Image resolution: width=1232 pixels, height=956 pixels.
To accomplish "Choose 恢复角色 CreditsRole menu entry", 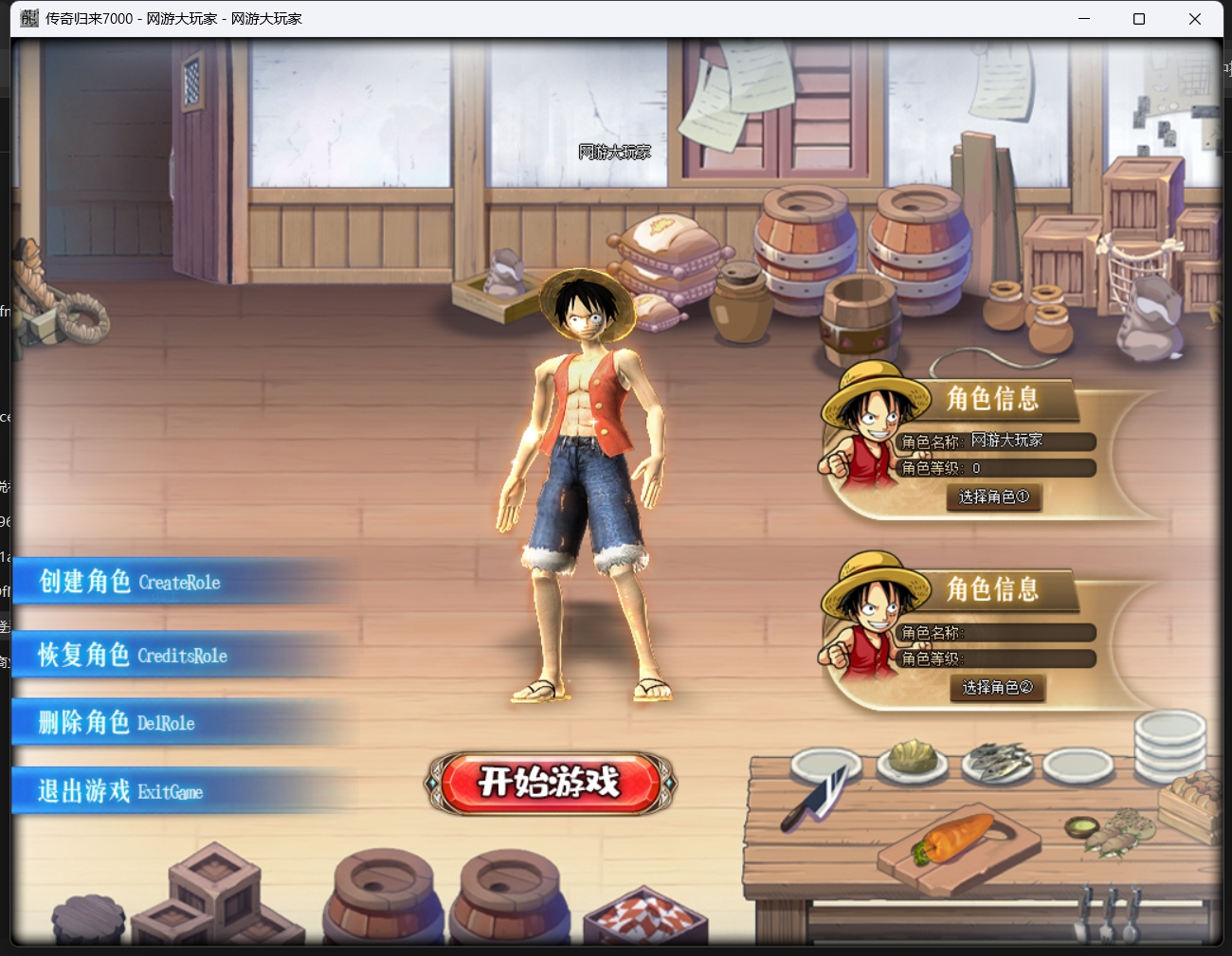I will pos(133,655).
